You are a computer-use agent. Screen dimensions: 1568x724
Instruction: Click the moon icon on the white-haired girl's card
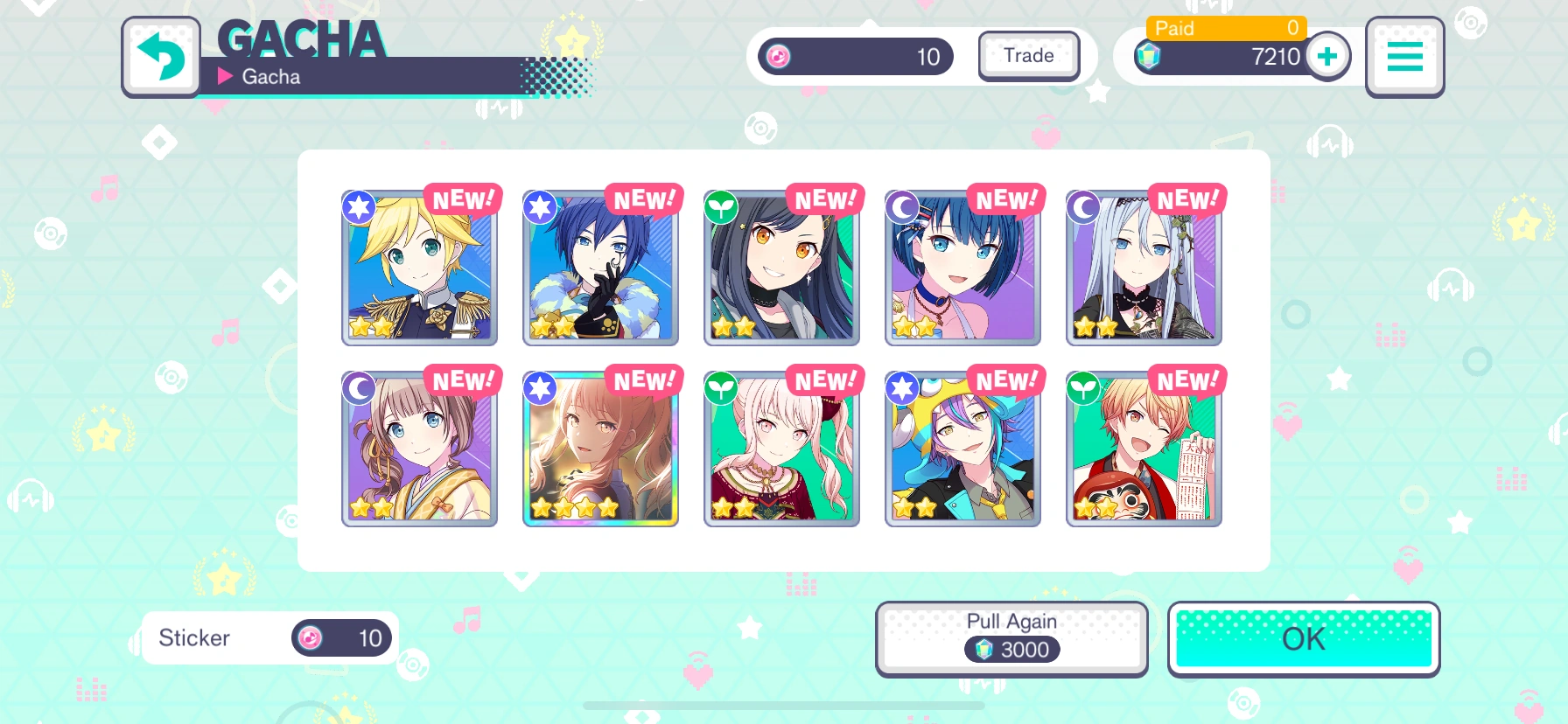coord(1082,207)
